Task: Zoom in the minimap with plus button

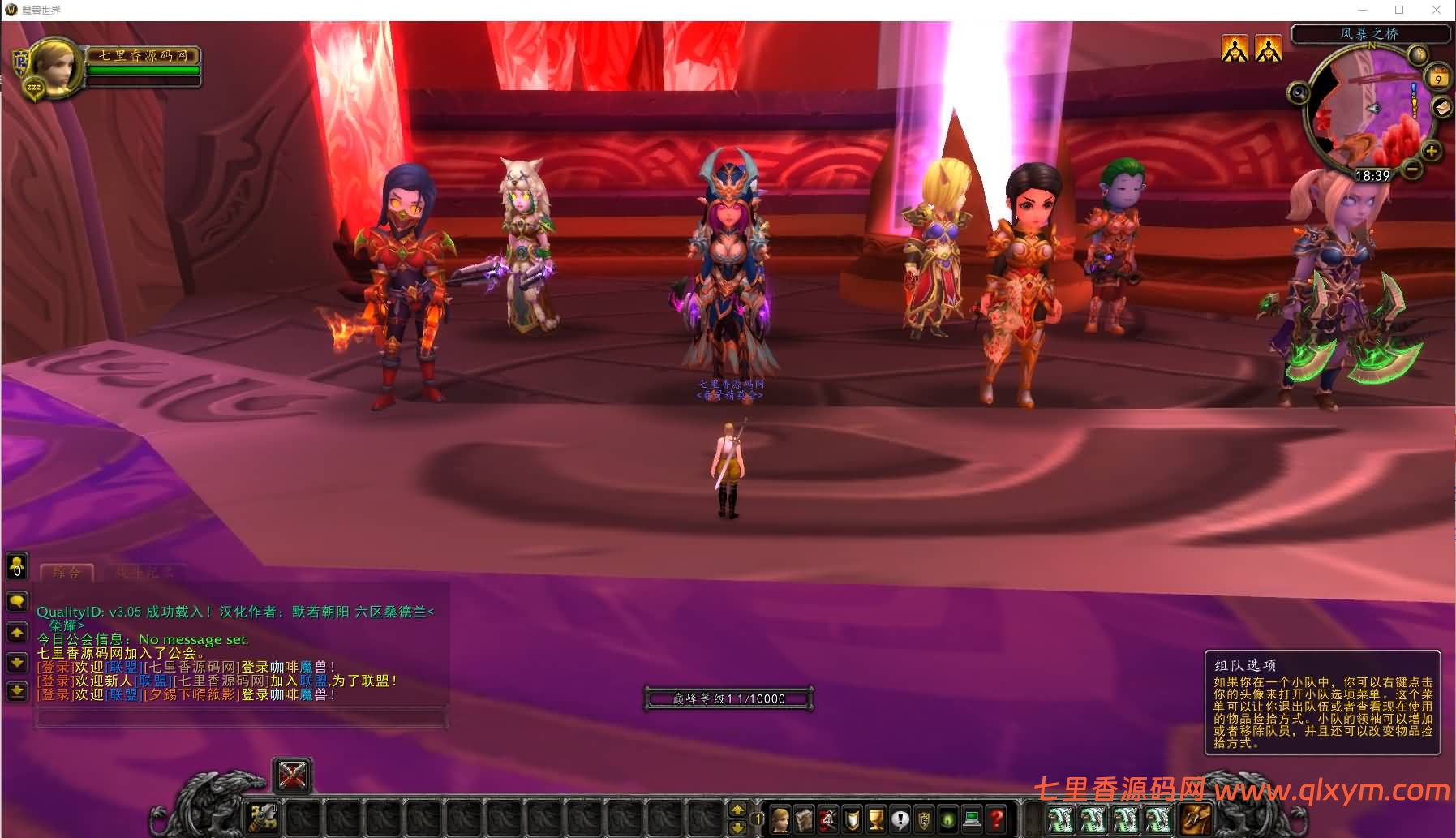Action: 1431,151
